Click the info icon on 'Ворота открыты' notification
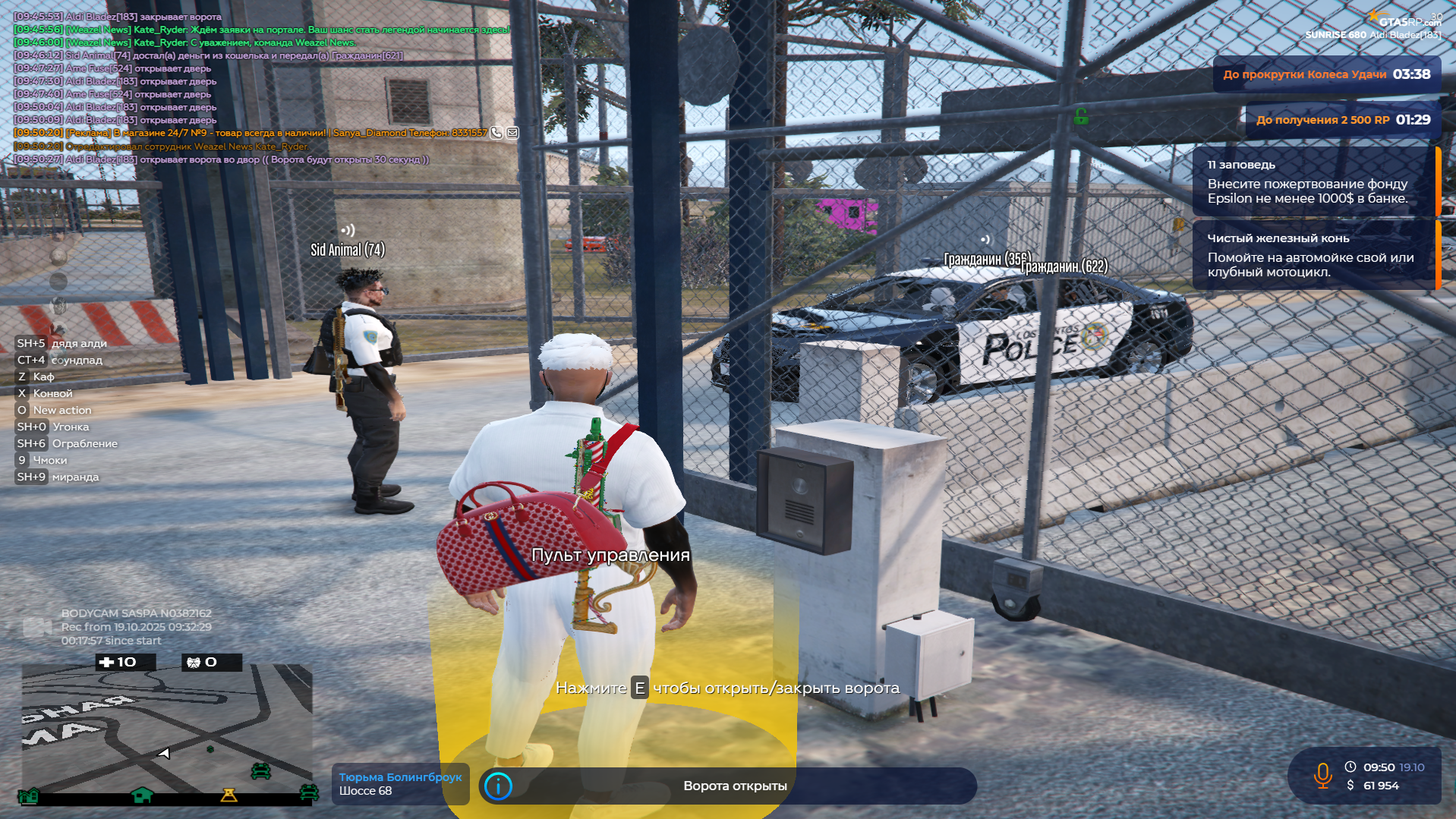Image resolution: width=1456 pixels, height=819 pixels. point(498,786)
